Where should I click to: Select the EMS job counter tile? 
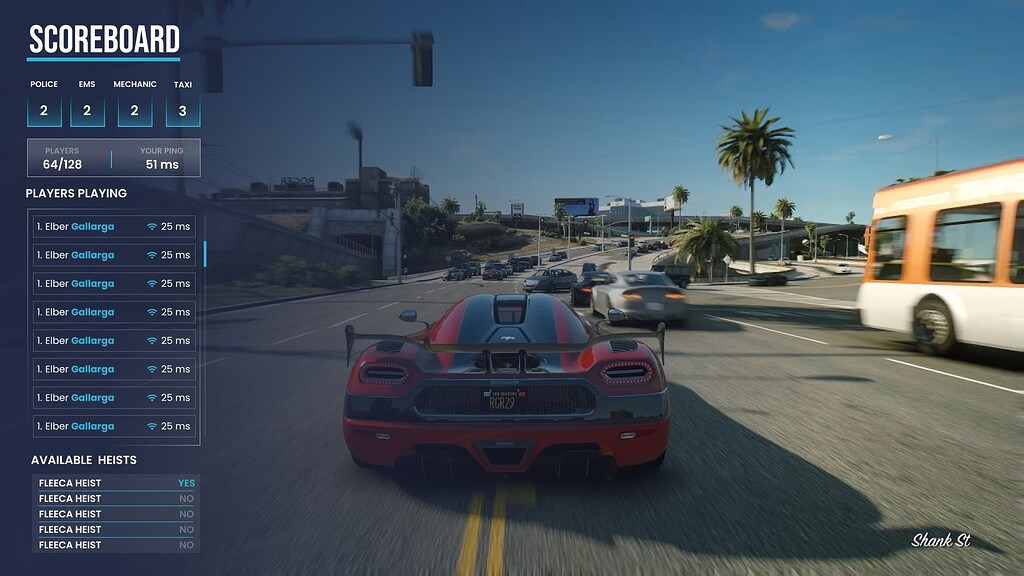pyautogui.click(x=87, y=110)
